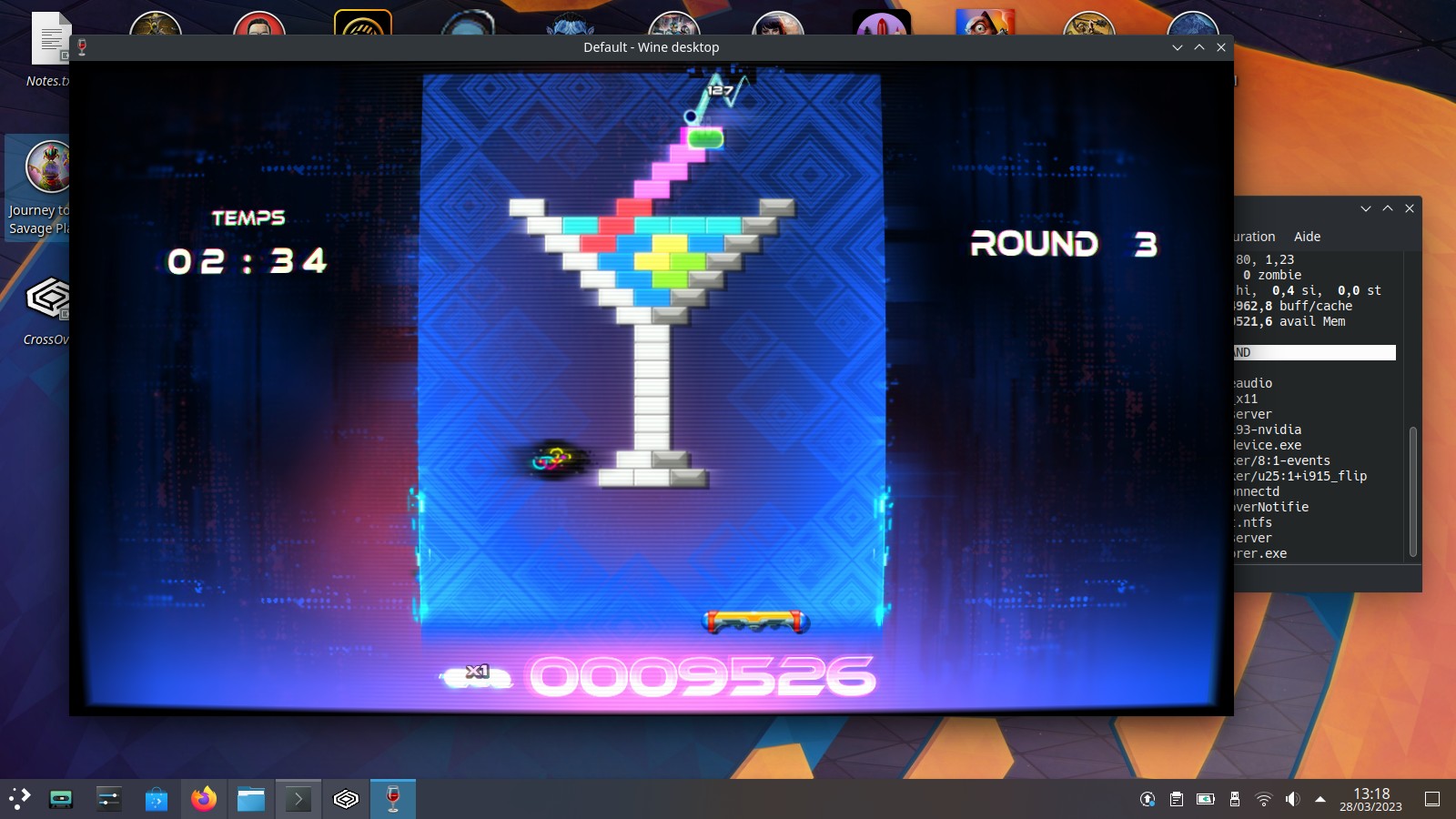Open battery status from the system tray

click(x=1205, y=800)
